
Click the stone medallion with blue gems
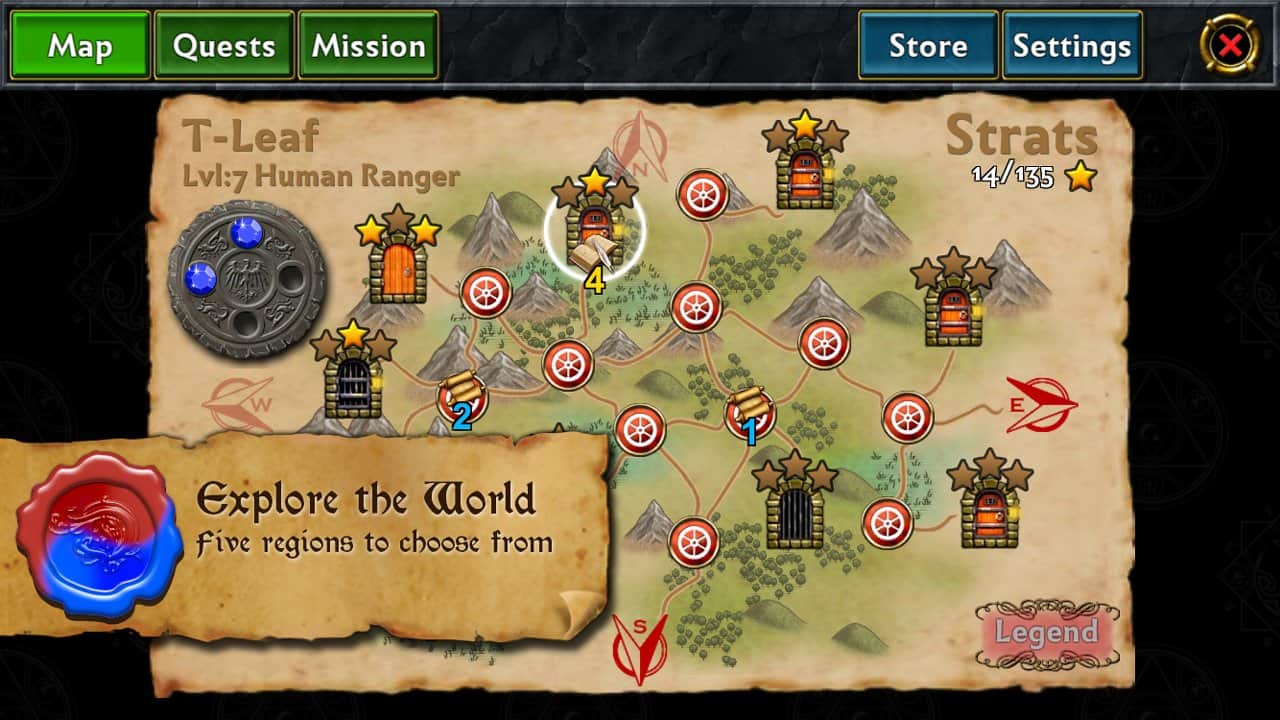(x=246, y=279)
